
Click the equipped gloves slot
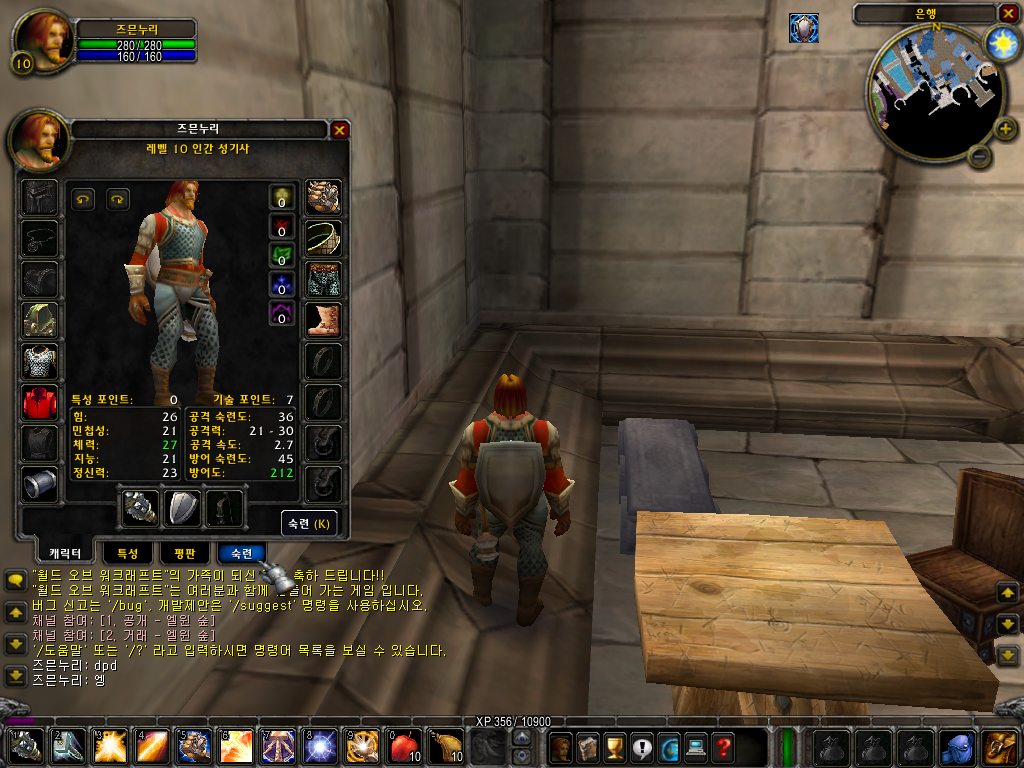click(323, 197)
